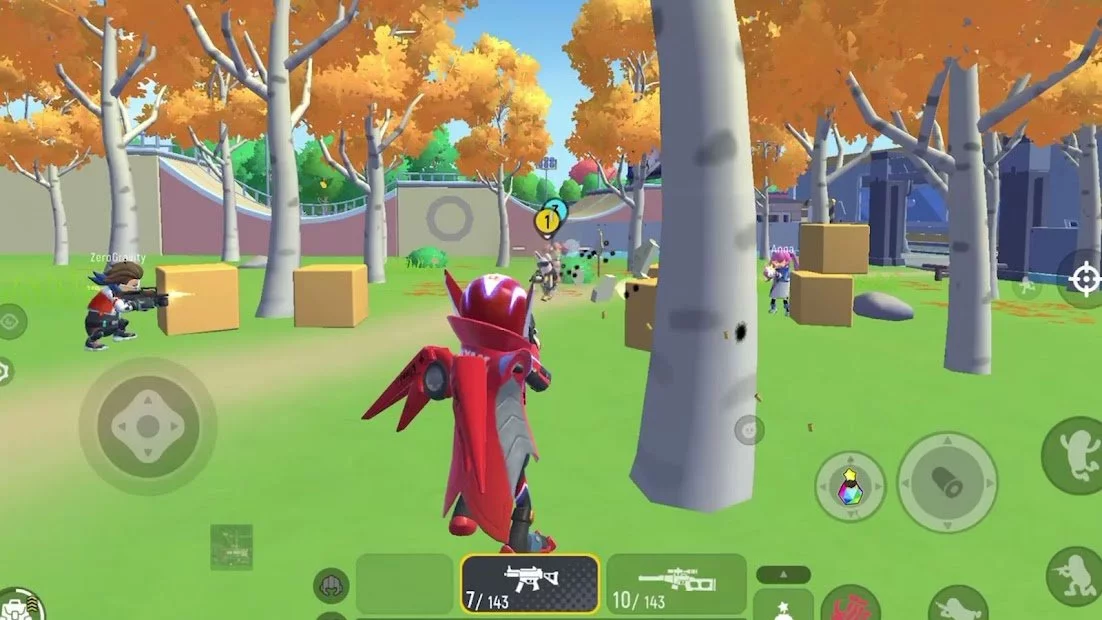Open settings with the gear icon

coord(5,372)
